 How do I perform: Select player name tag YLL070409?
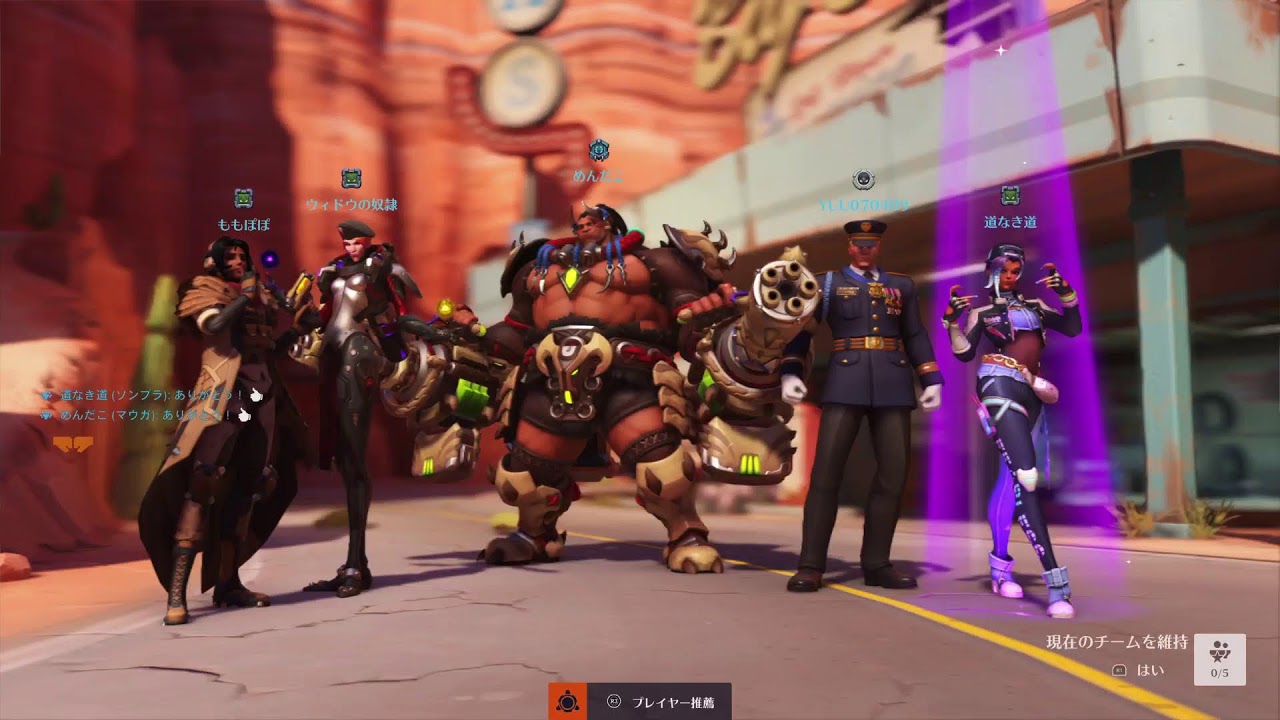click(x=863, y=206)
